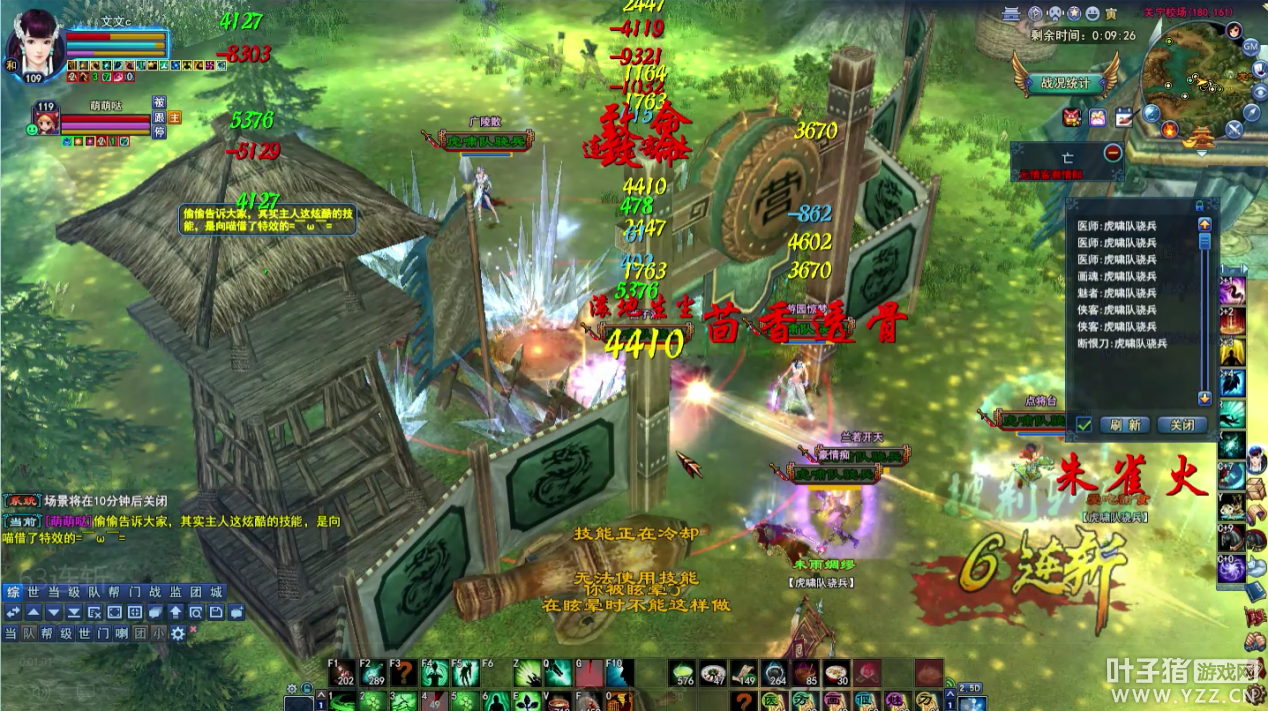Open the 战况统计 battle statistics panel
Viewport: 1268px width, 711px height.
[1065, 84]
